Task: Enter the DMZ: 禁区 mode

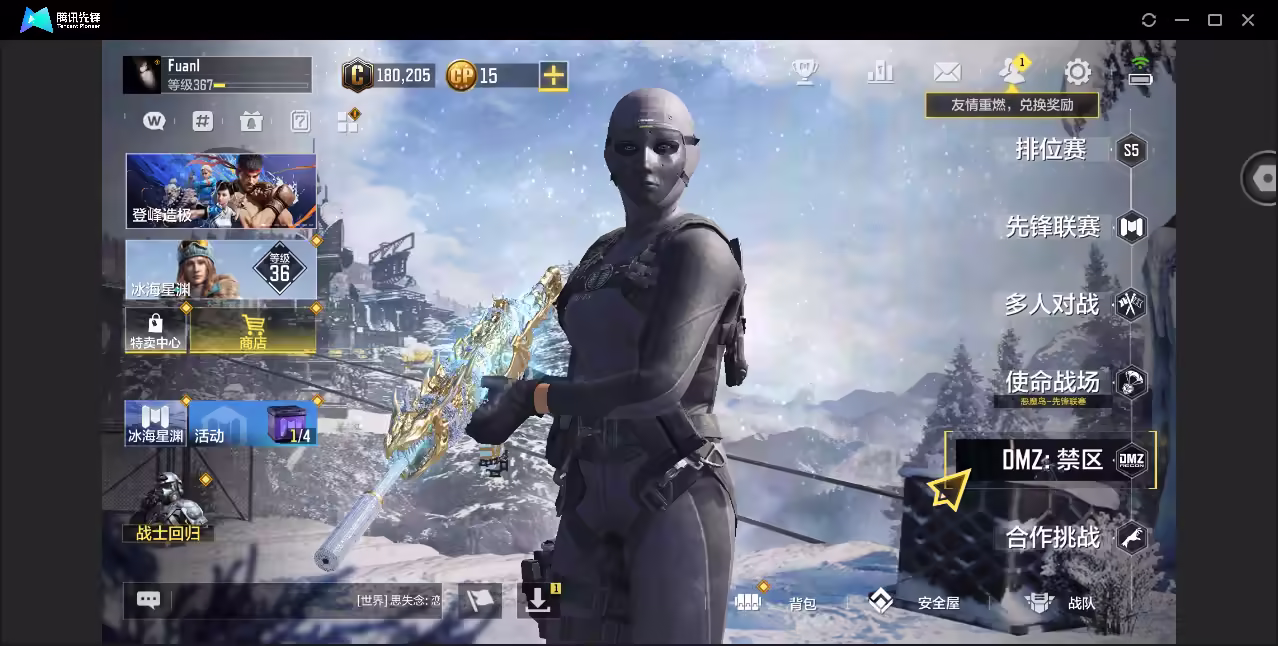Action: [x=1052, y=460]
